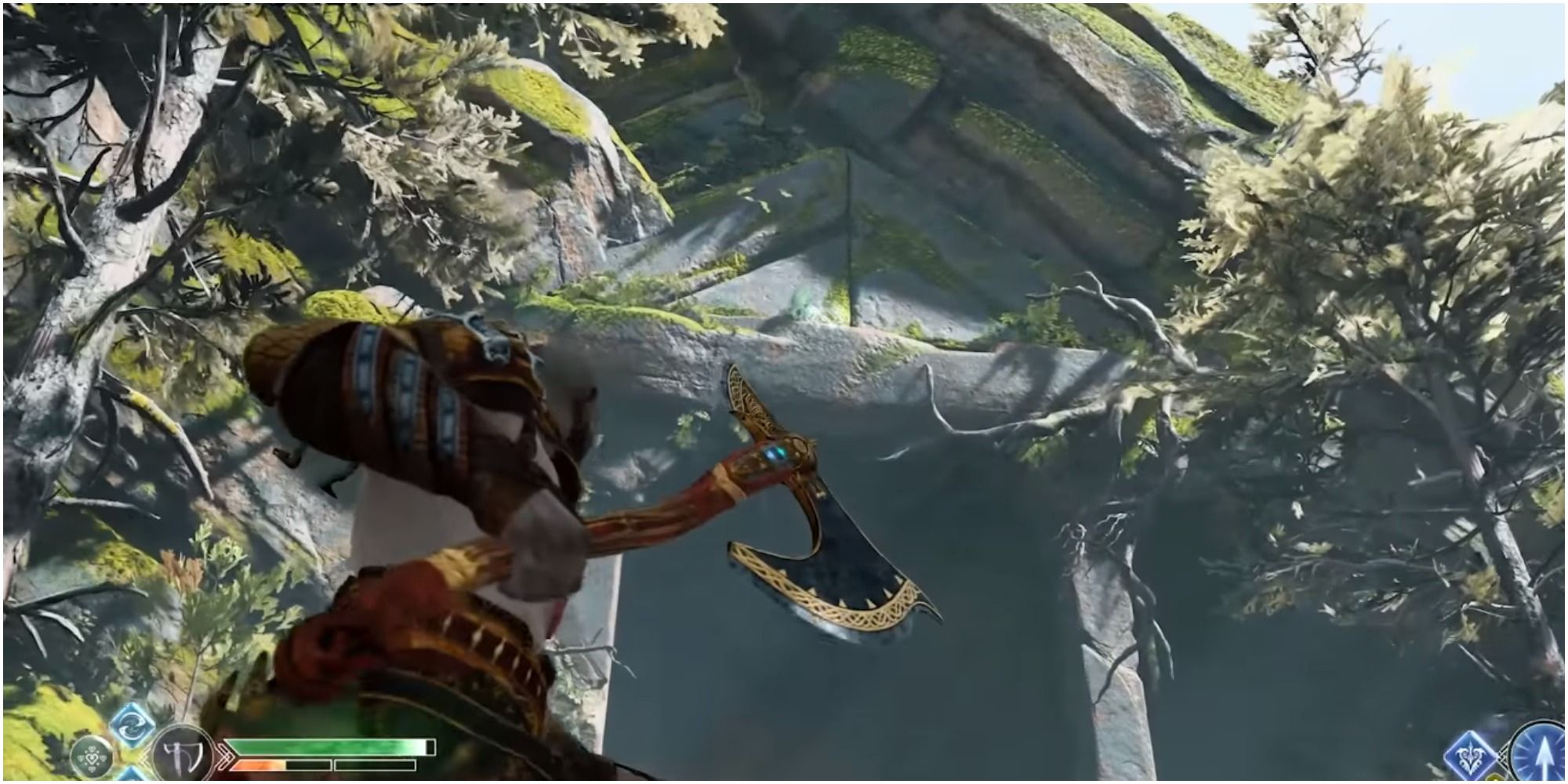Toggle Spartan Rage mode via the heart emblem

pyautogui.click(x=92, y=756)
